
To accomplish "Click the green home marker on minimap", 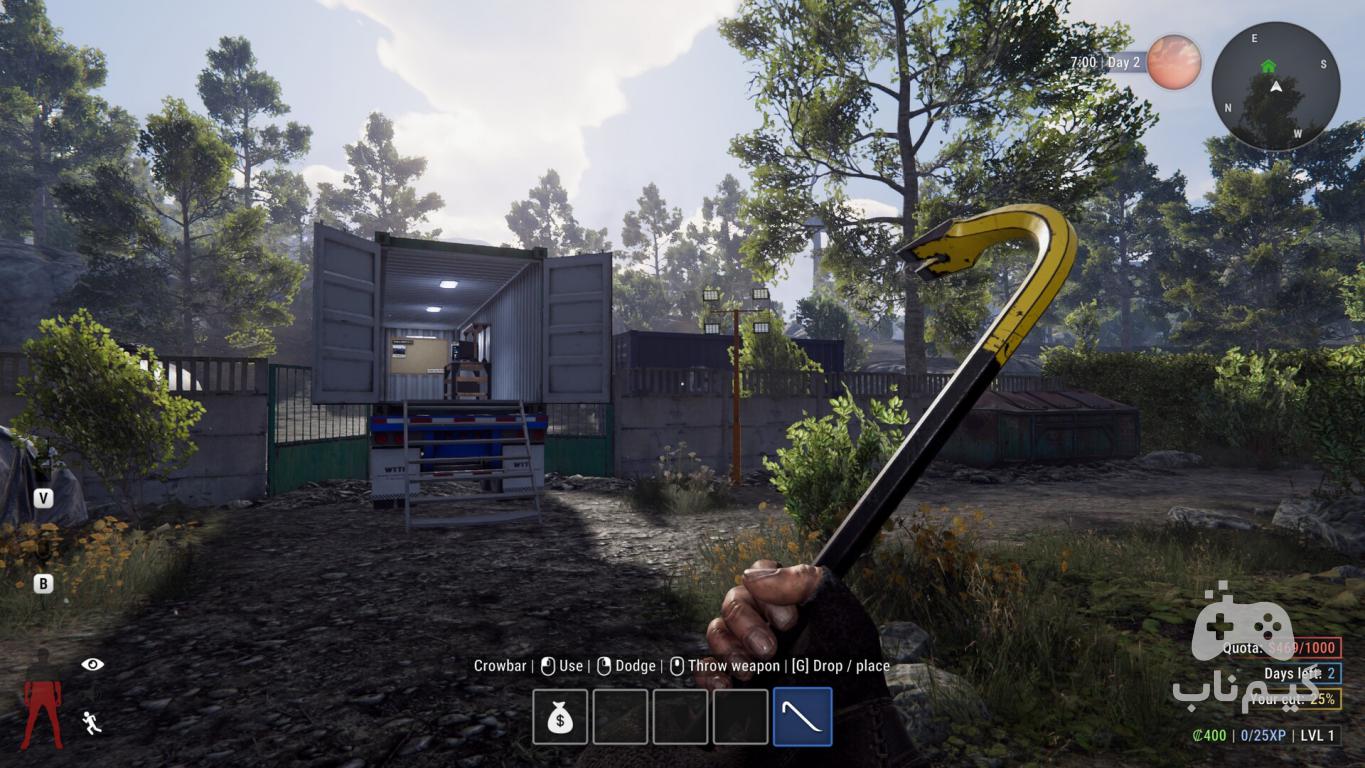I will (1268, 66).
